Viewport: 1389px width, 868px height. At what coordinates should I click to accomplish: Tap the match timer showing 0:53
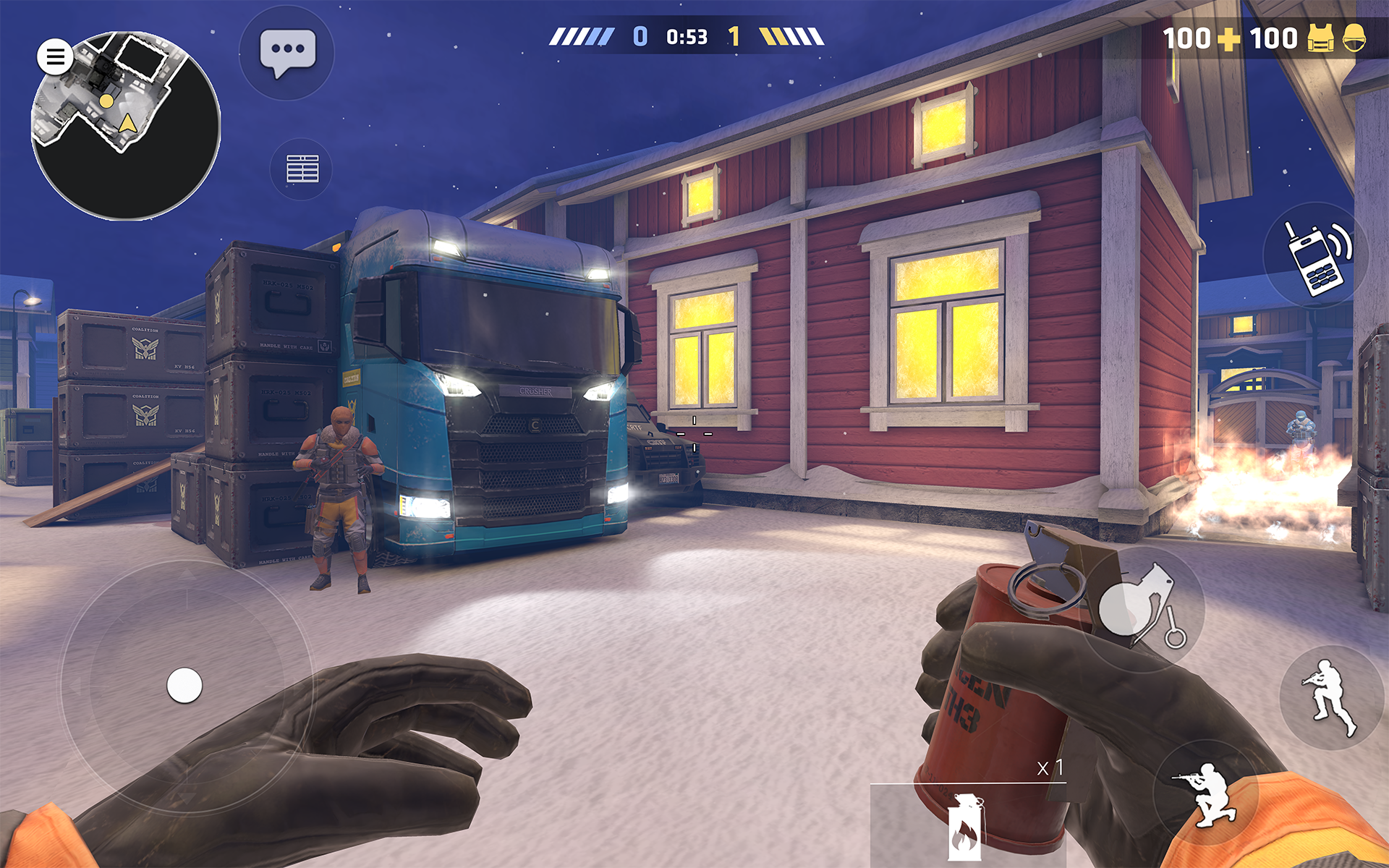pyautogui.click(x=686, y=35)
